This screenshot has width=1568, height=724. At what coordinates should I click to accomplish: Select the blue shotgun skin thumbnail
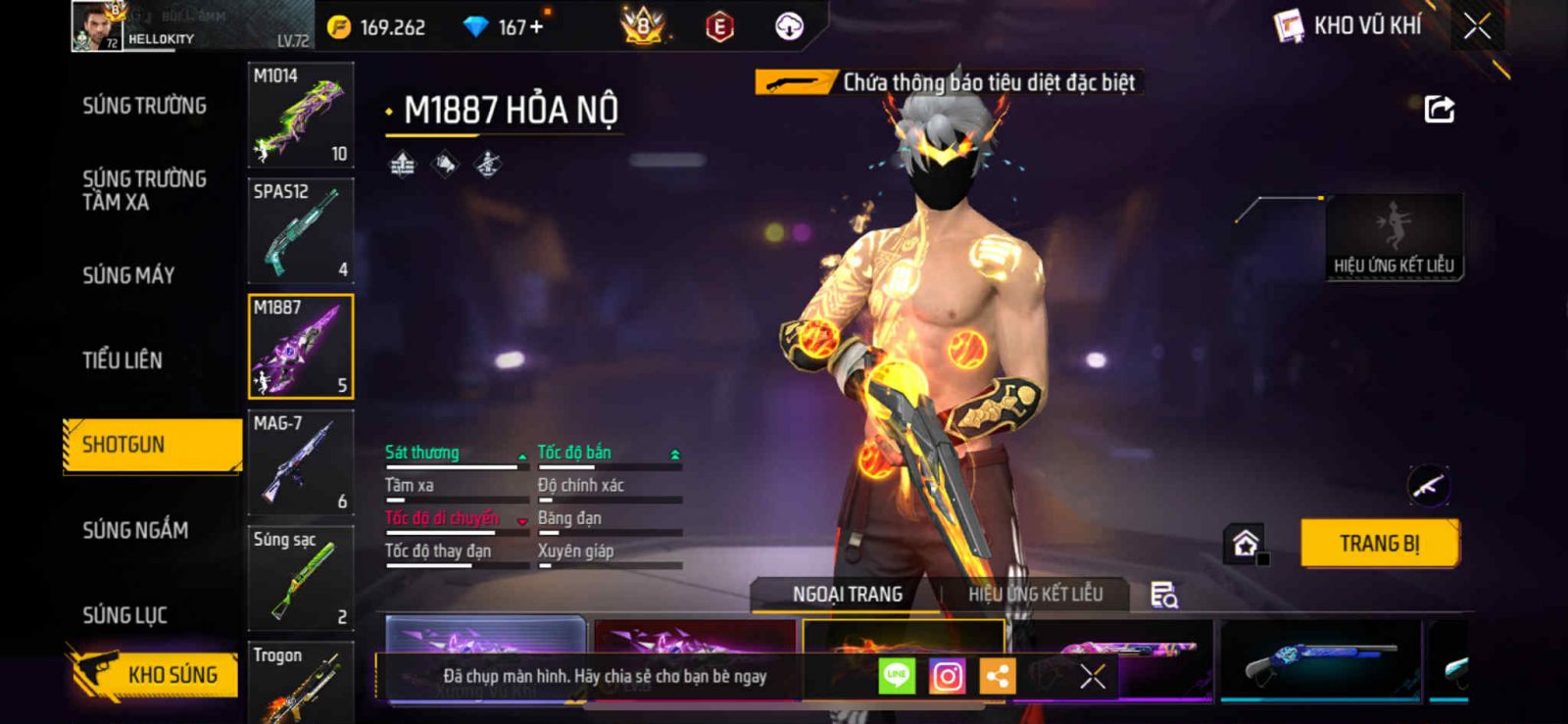[1319, 659]
